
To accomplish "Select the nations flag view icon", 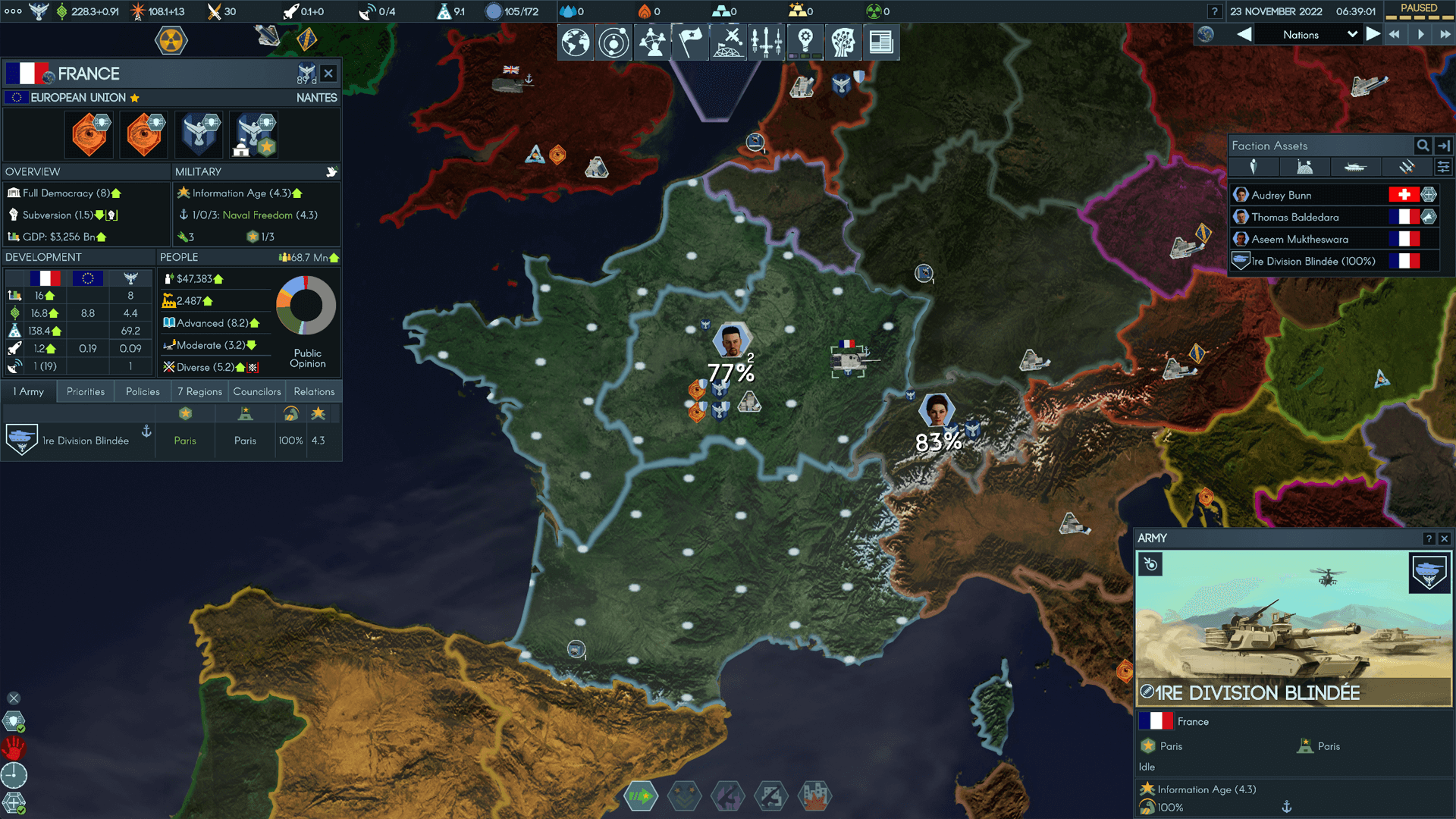I will (x=689, y=42).
